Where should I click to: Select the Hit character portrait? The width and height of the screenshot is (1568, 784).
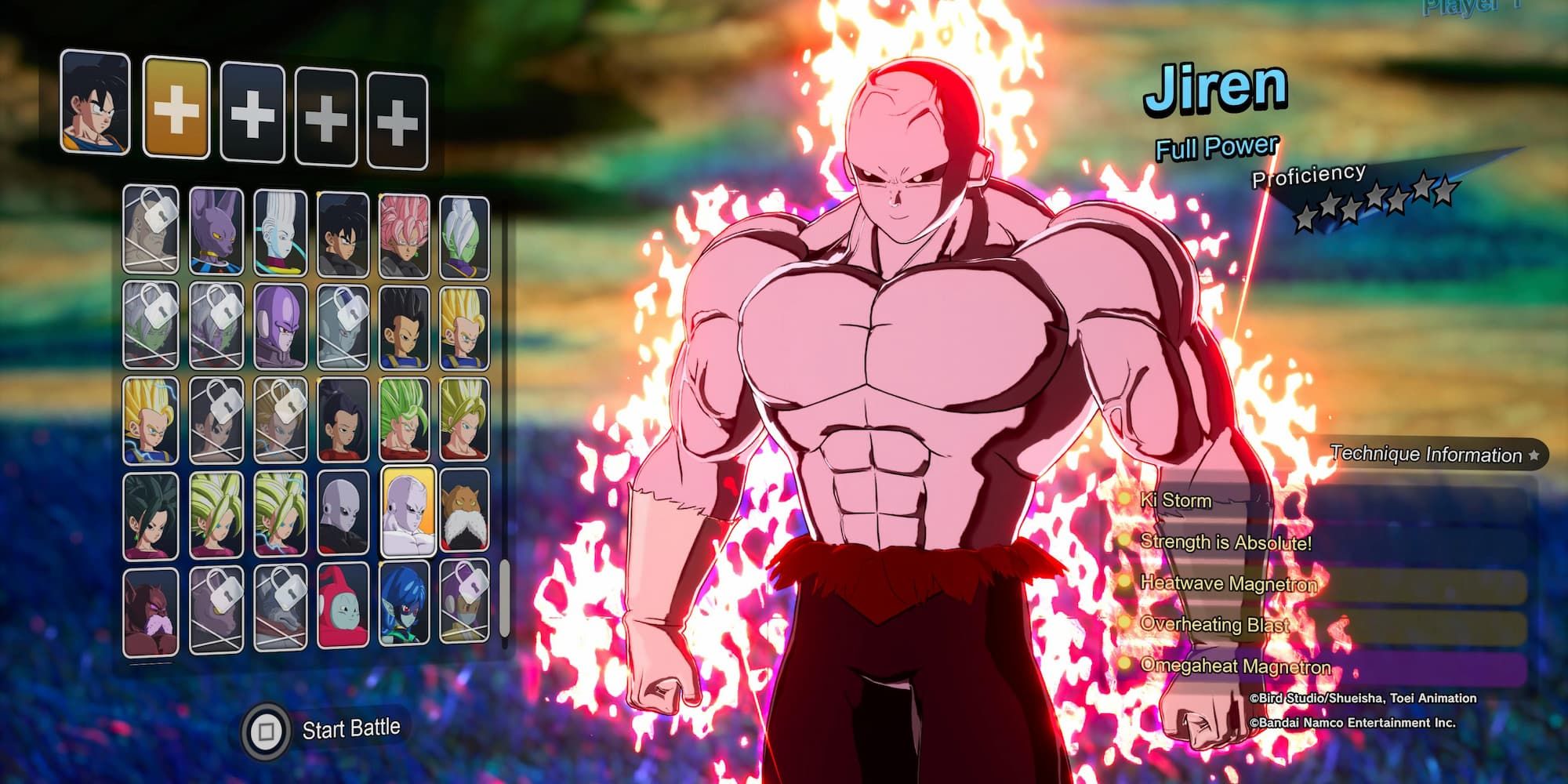coord(278,321)
